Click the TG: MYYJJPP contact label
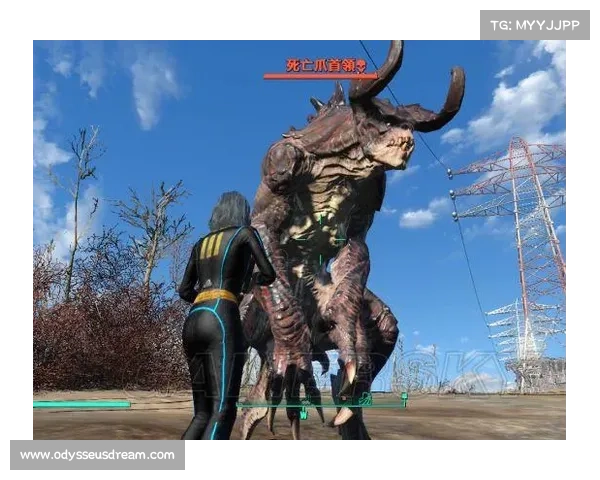 (x=535, y=25)
